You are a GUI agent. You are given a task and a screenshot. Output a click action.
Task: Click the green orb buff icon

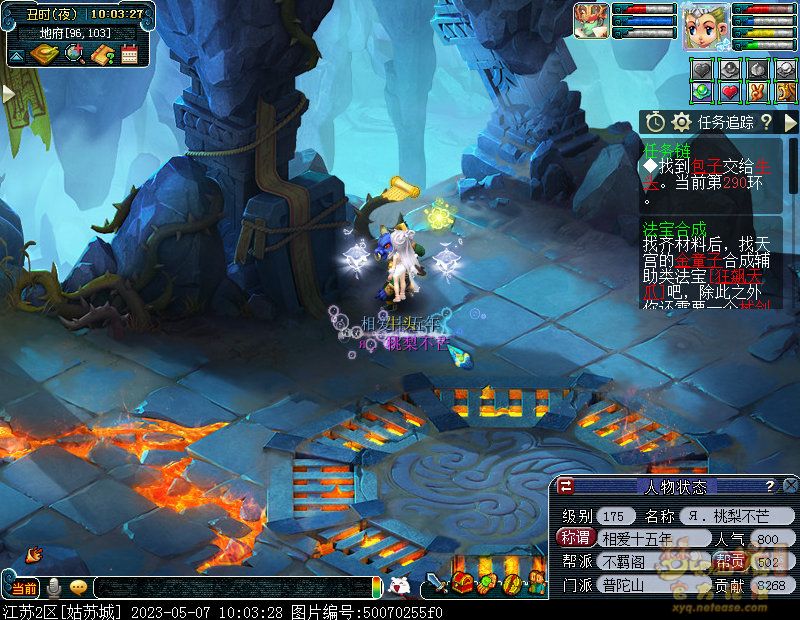click(x=702, y=92)
